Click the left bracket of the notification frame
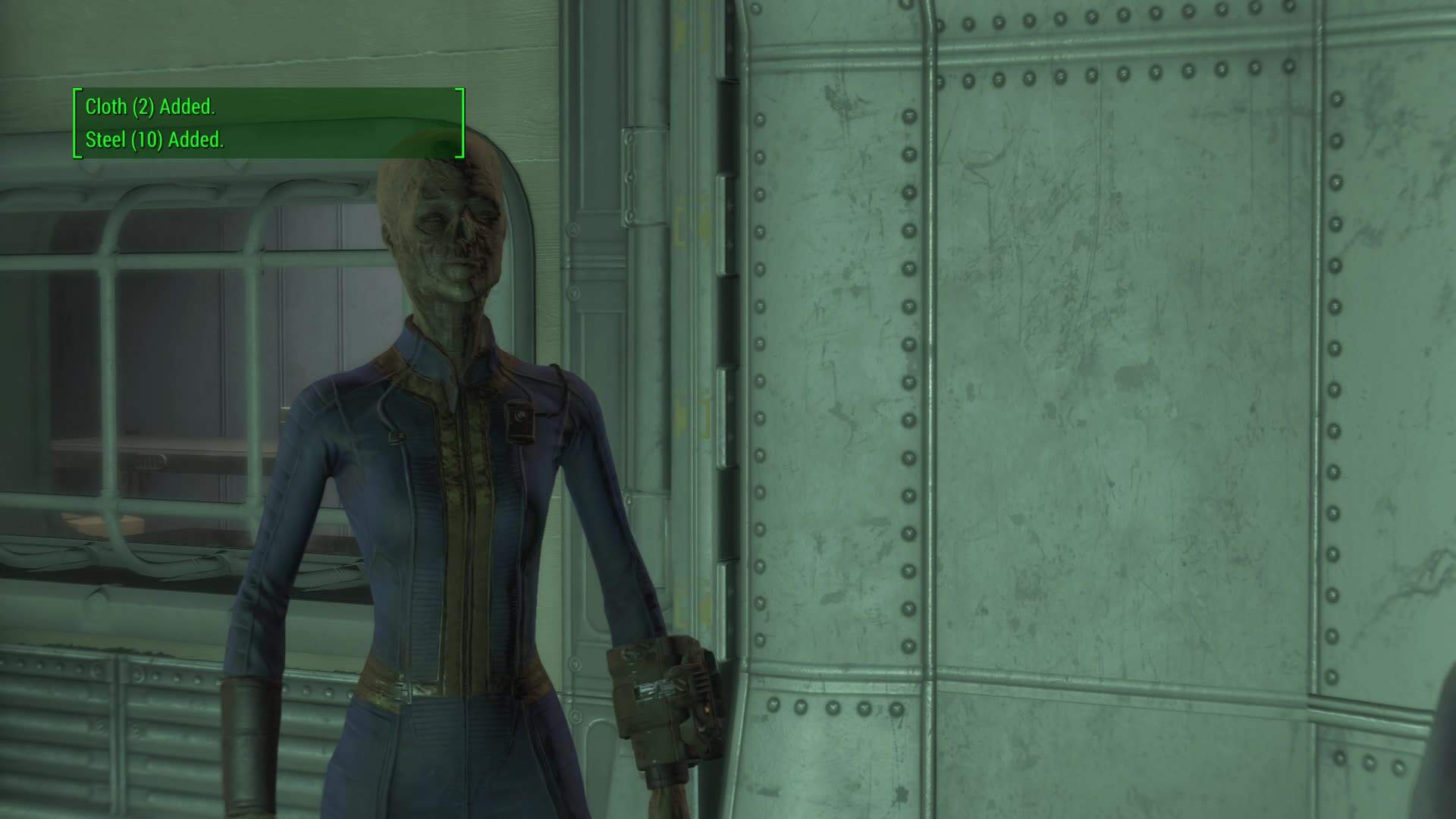Image resolution: width=1456 pixels, height=819 pixels. pyautogui.click(x=75, y=123)
